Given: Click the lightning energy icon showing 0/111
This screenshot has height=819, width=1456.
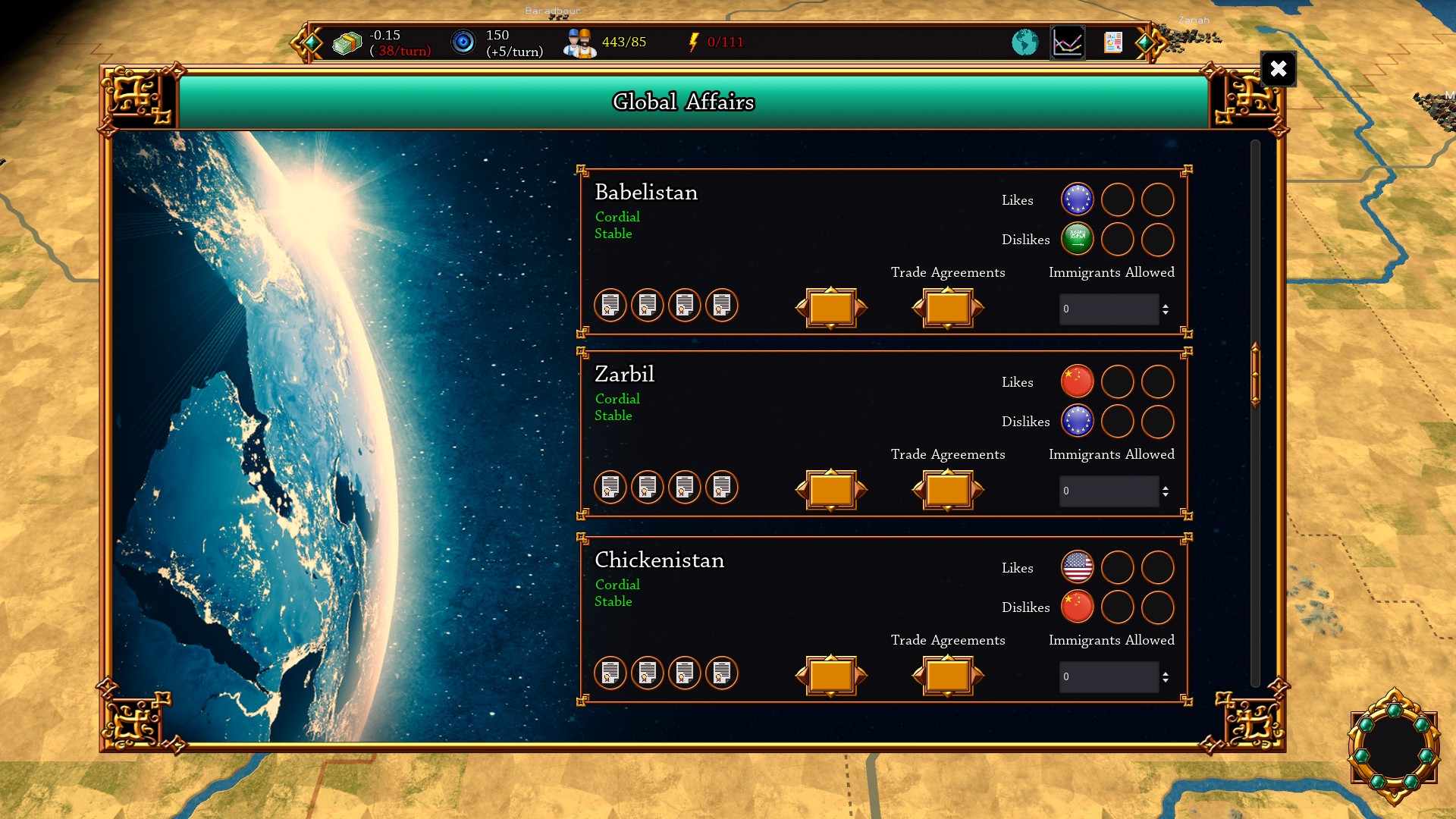Looking at the screenshot, I should click(692, 42).
